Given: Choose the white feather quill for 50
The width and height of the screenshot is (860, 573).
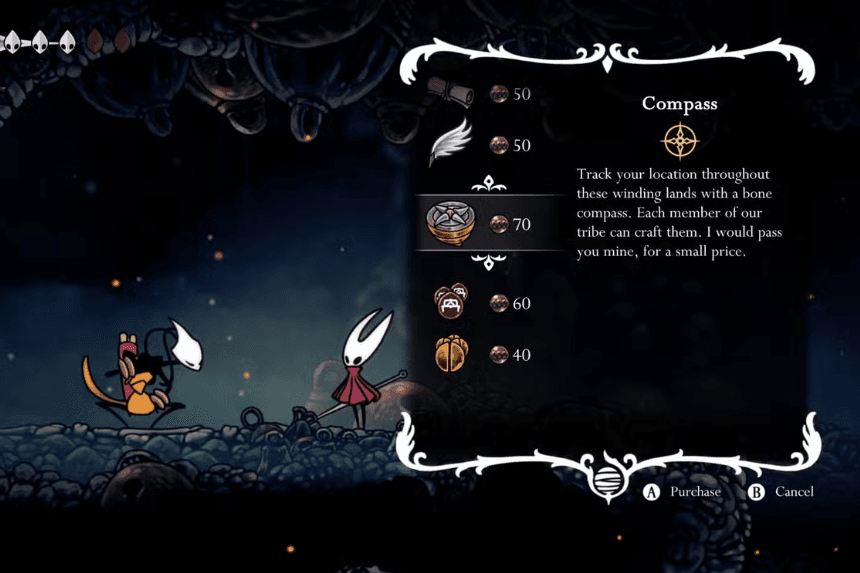Looking at the screenshot, I should pos(451,145).
